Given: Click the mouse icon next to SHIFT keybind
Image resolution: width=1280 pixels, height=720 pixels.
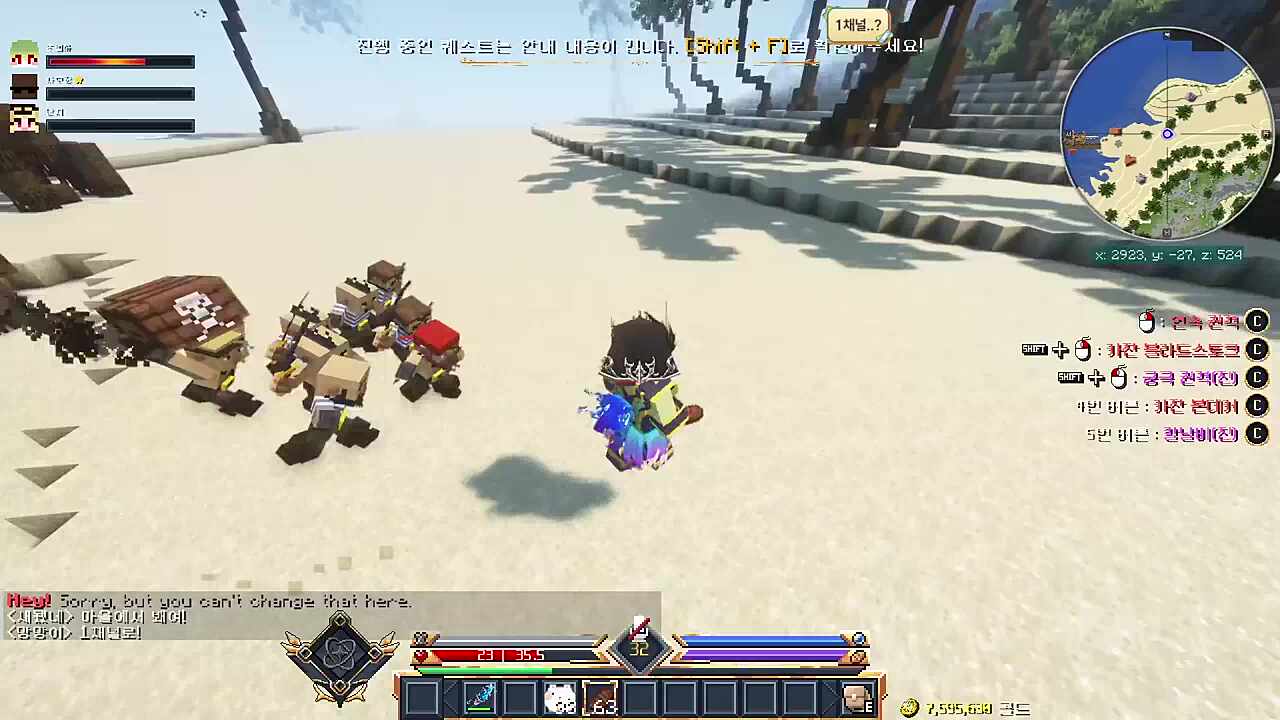Looking at the screenshot, I should (1083, 350).
